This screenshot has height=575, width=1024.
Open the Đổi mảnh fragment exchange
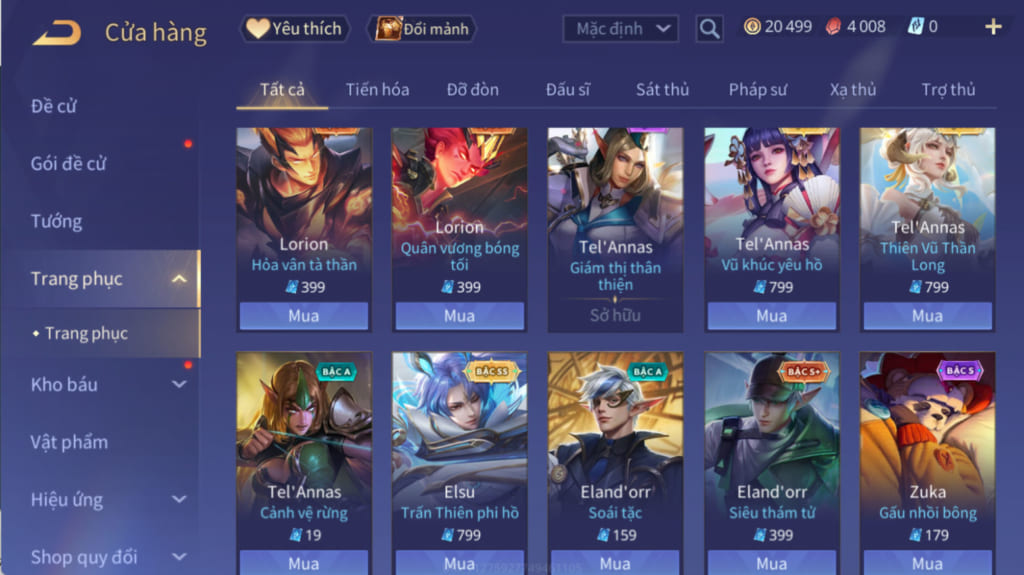coord(421,29)
